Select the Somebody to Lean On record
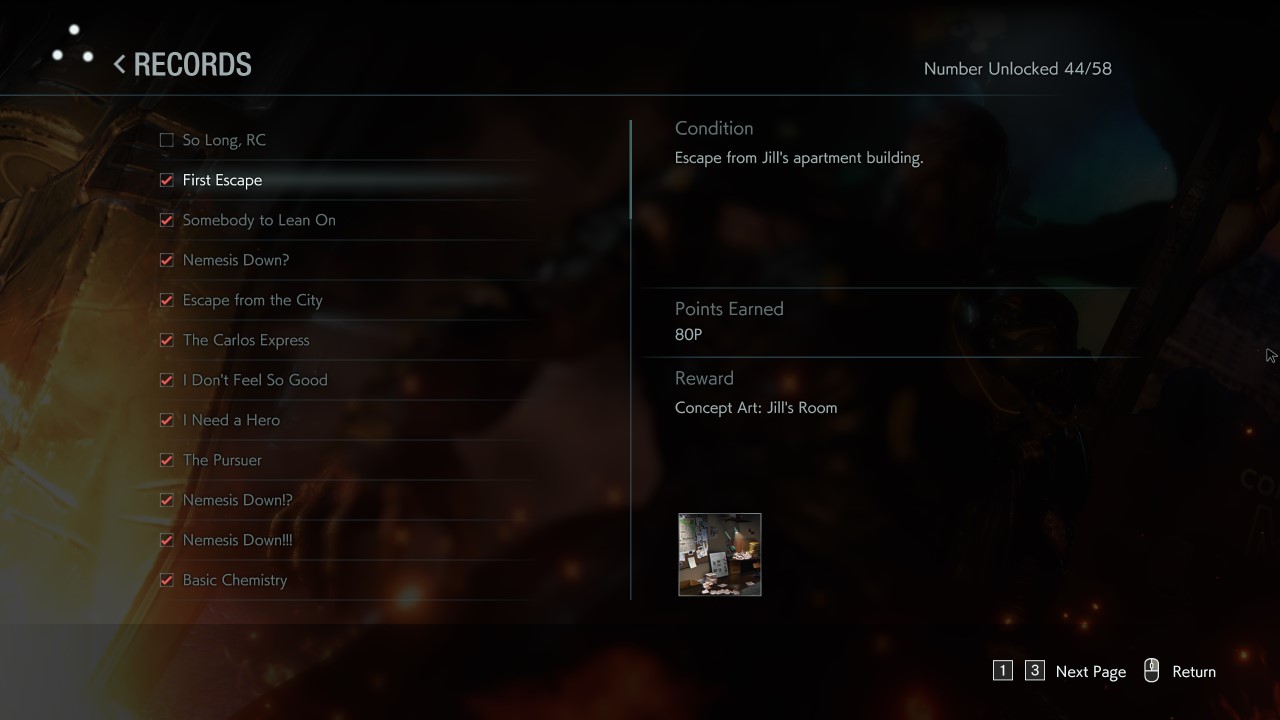The width and height of the screenshot is (1280, 720). (x=258, y=220)
